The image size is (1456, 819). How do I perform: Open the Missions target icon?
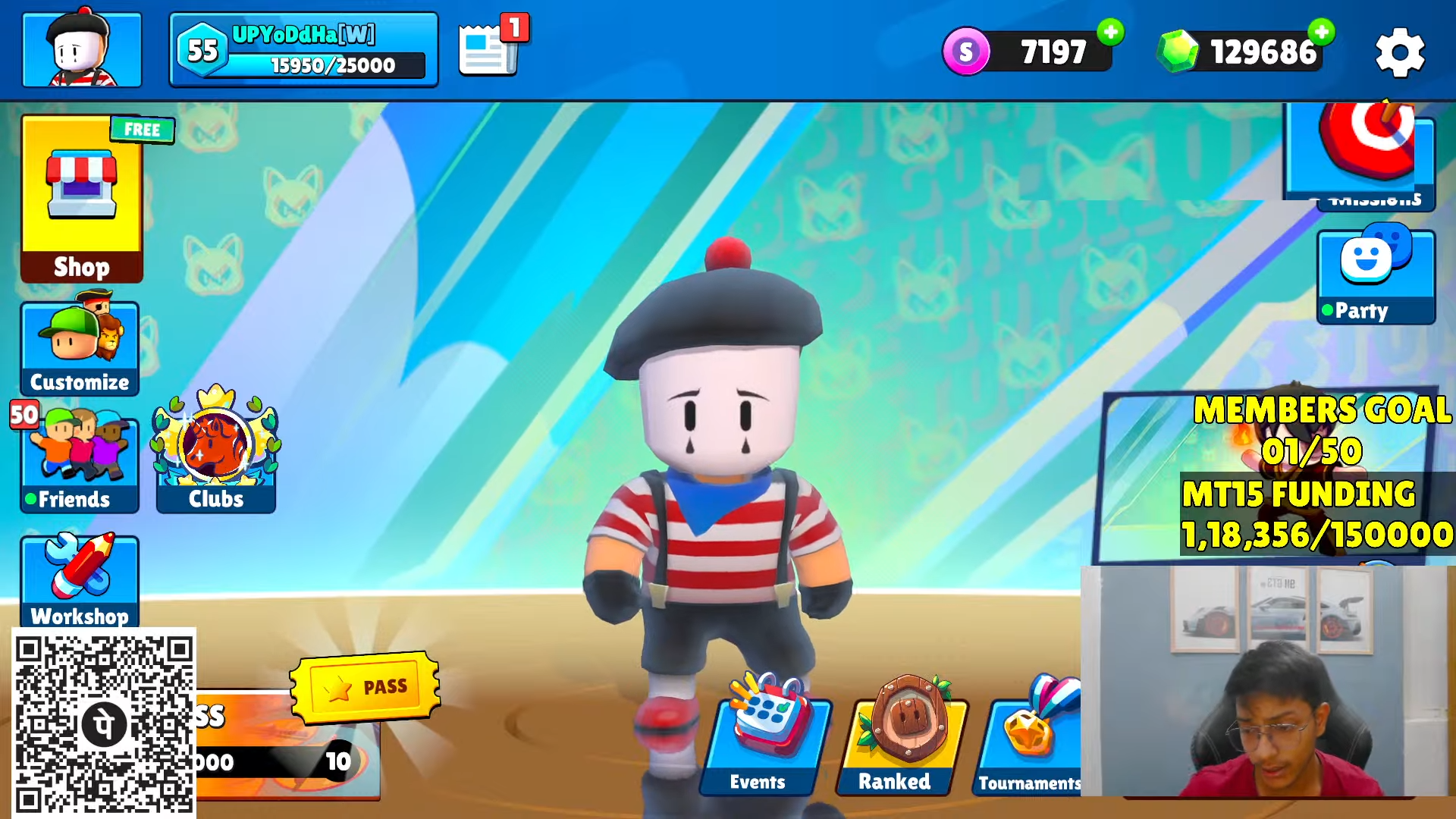(1363, 152)
